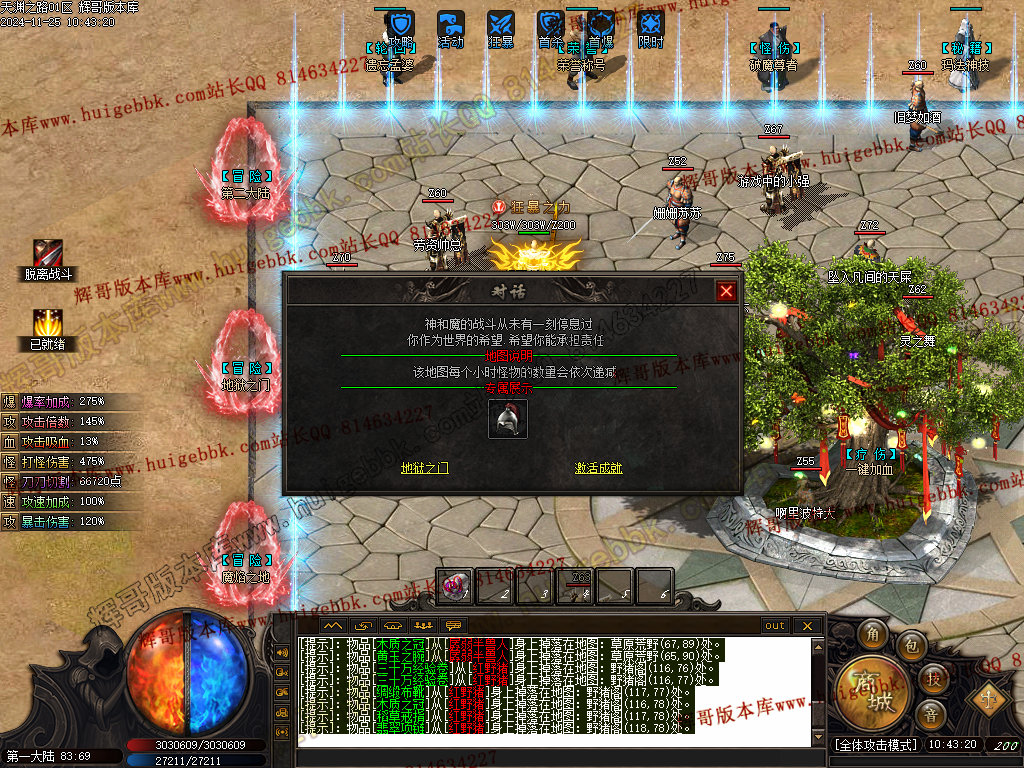1024x768 pixels.
Task: Close the 对话 dialogue window
Action: click(x=726, y=291)
